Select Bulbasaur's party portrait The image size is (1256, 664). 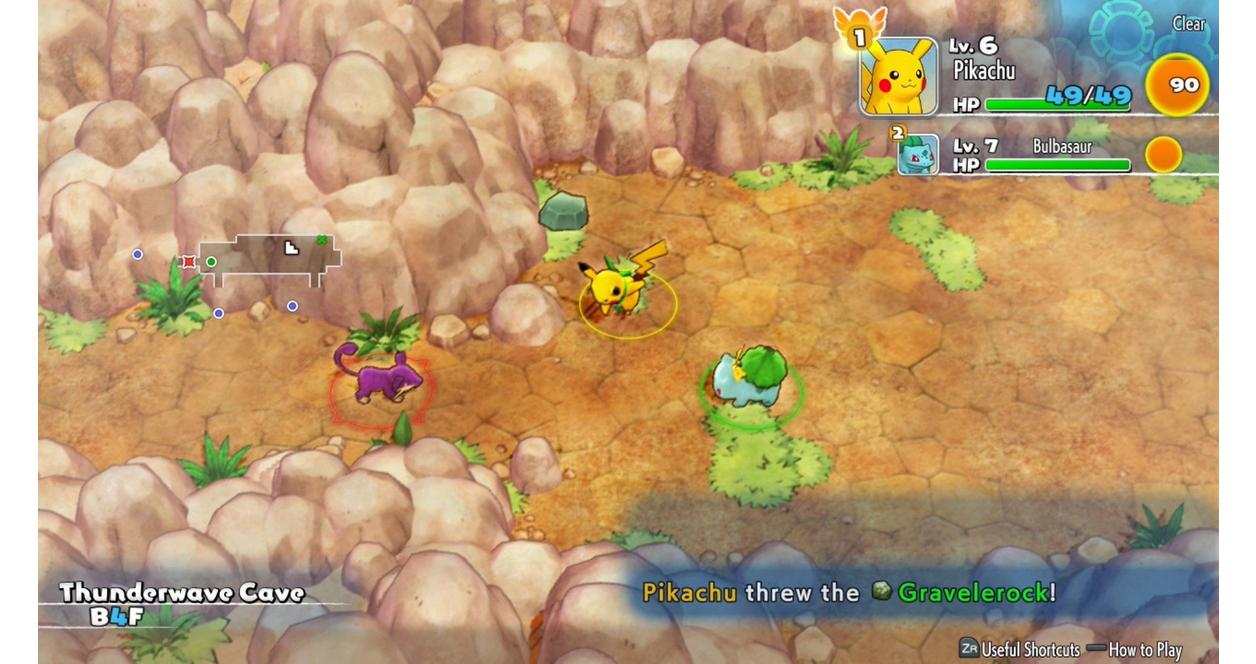click(x=917, y=155)
